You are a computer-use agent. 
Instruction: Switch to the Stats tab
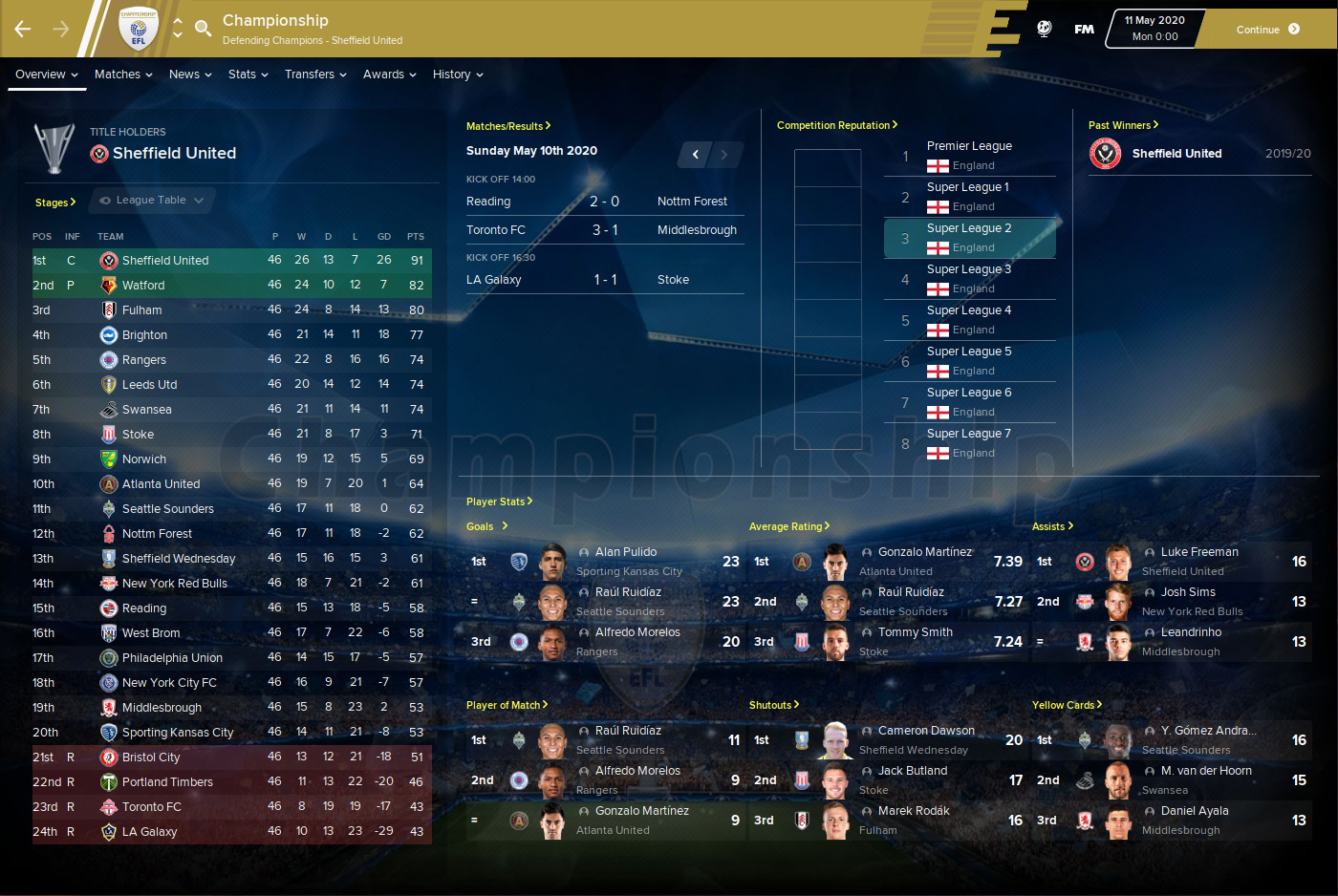click(248, 75)
